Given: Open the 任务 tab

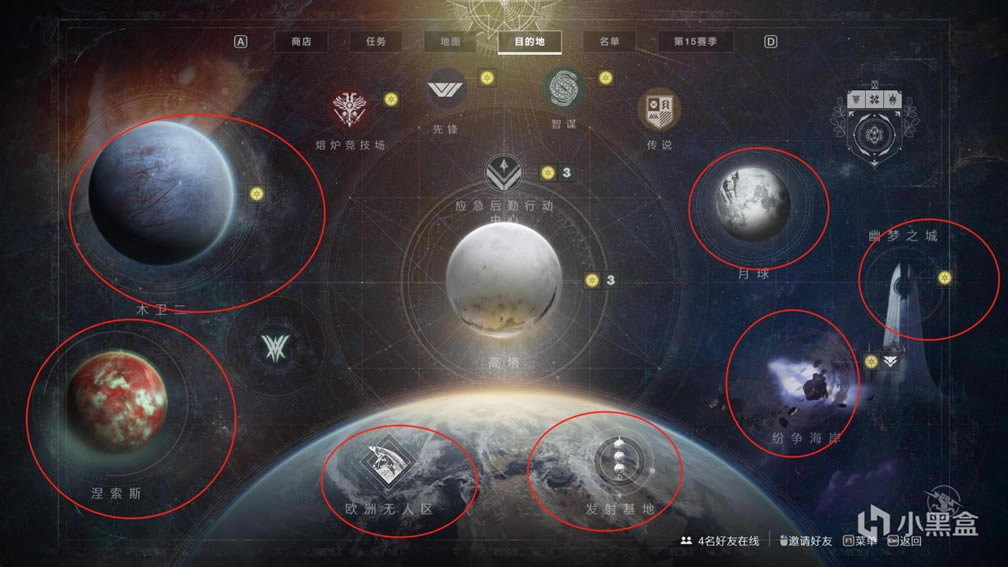Looking at the screenshot, I should (375, 42).
